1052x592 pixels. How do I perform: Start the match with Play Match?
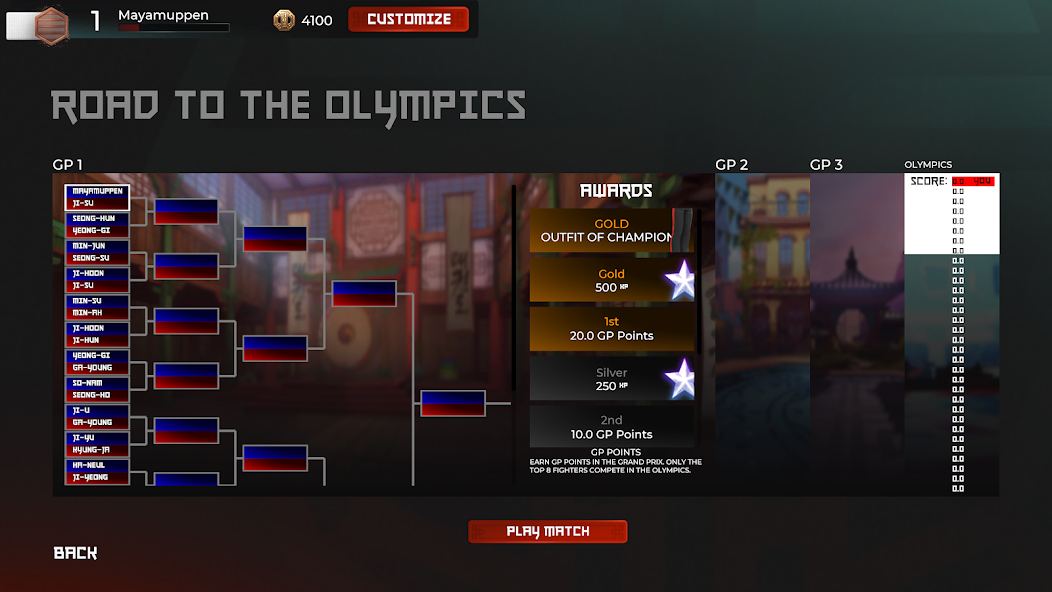coord(547,531)
